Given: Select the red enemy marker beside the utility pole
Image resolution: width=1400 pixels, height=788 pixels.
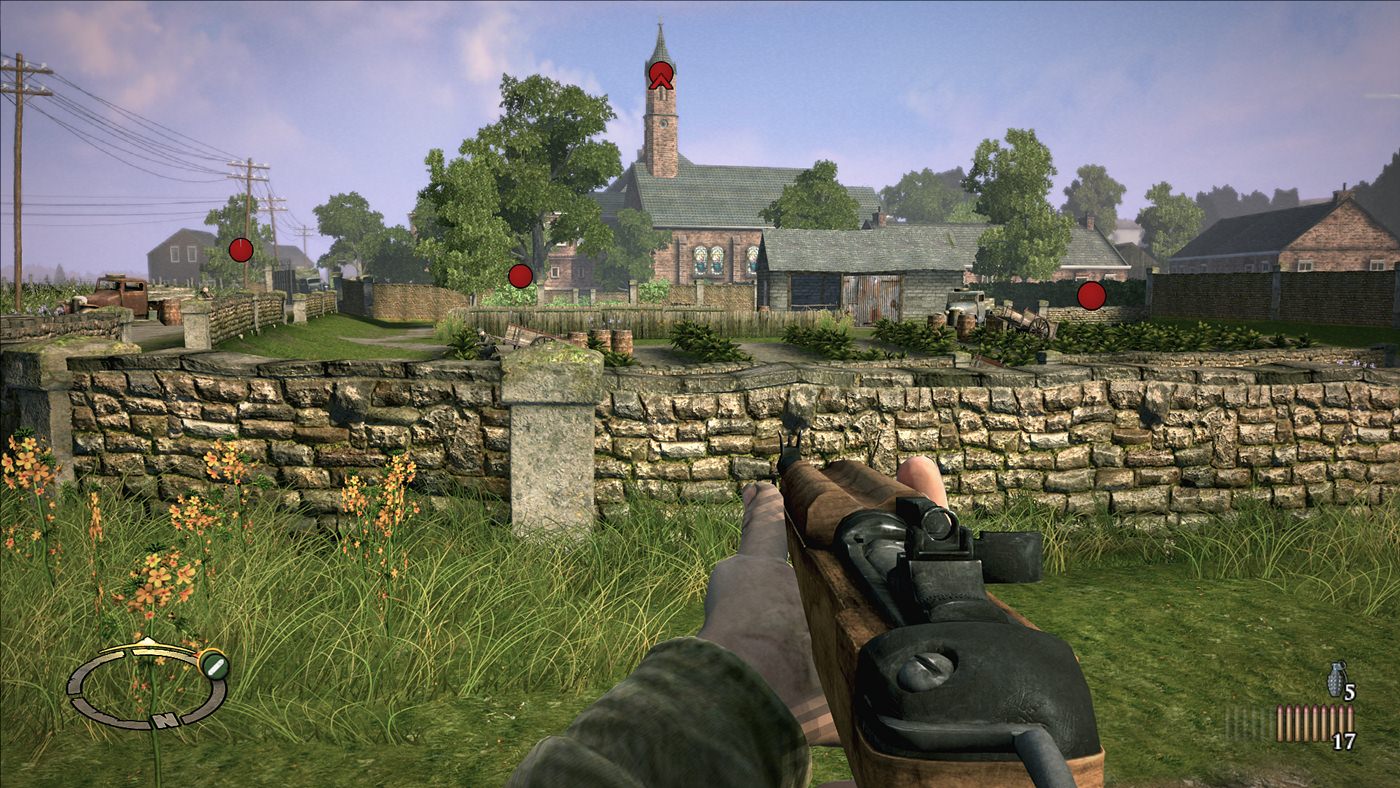Looking at the screenshot, I should click(x=241, y=250).
